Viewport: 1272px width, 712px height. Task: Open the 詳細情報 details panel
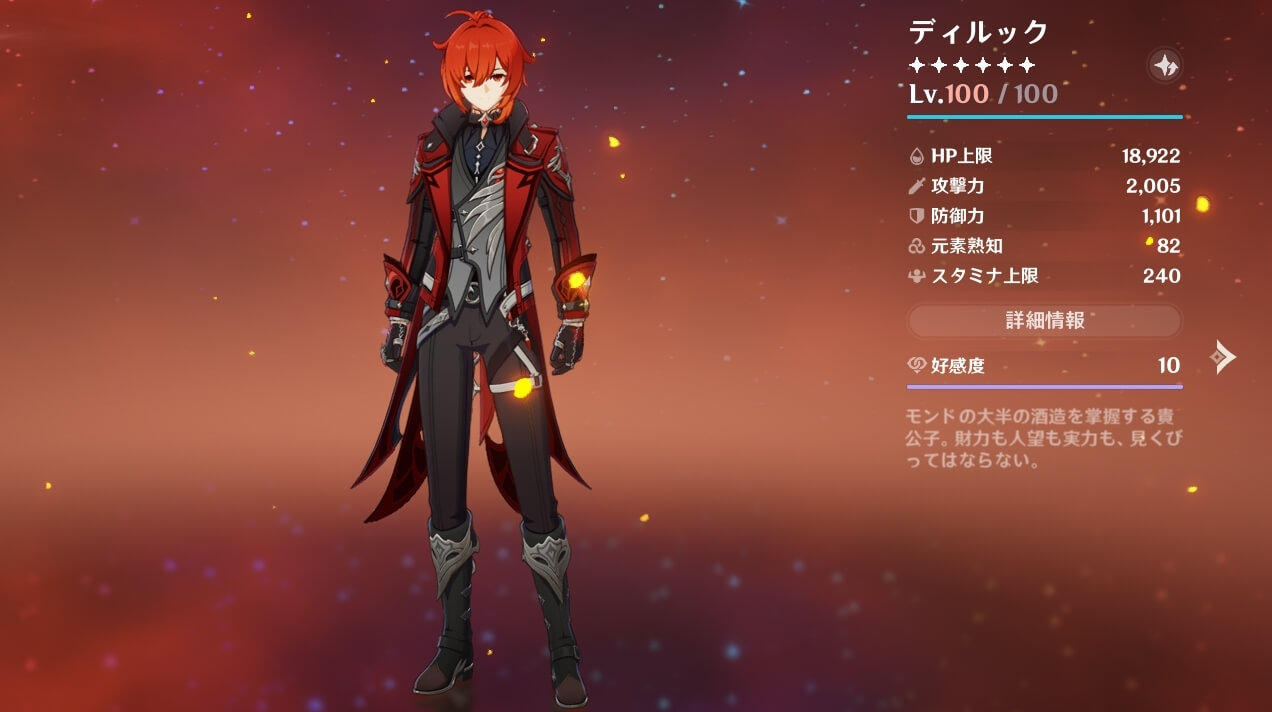(x=1044, y=320)
